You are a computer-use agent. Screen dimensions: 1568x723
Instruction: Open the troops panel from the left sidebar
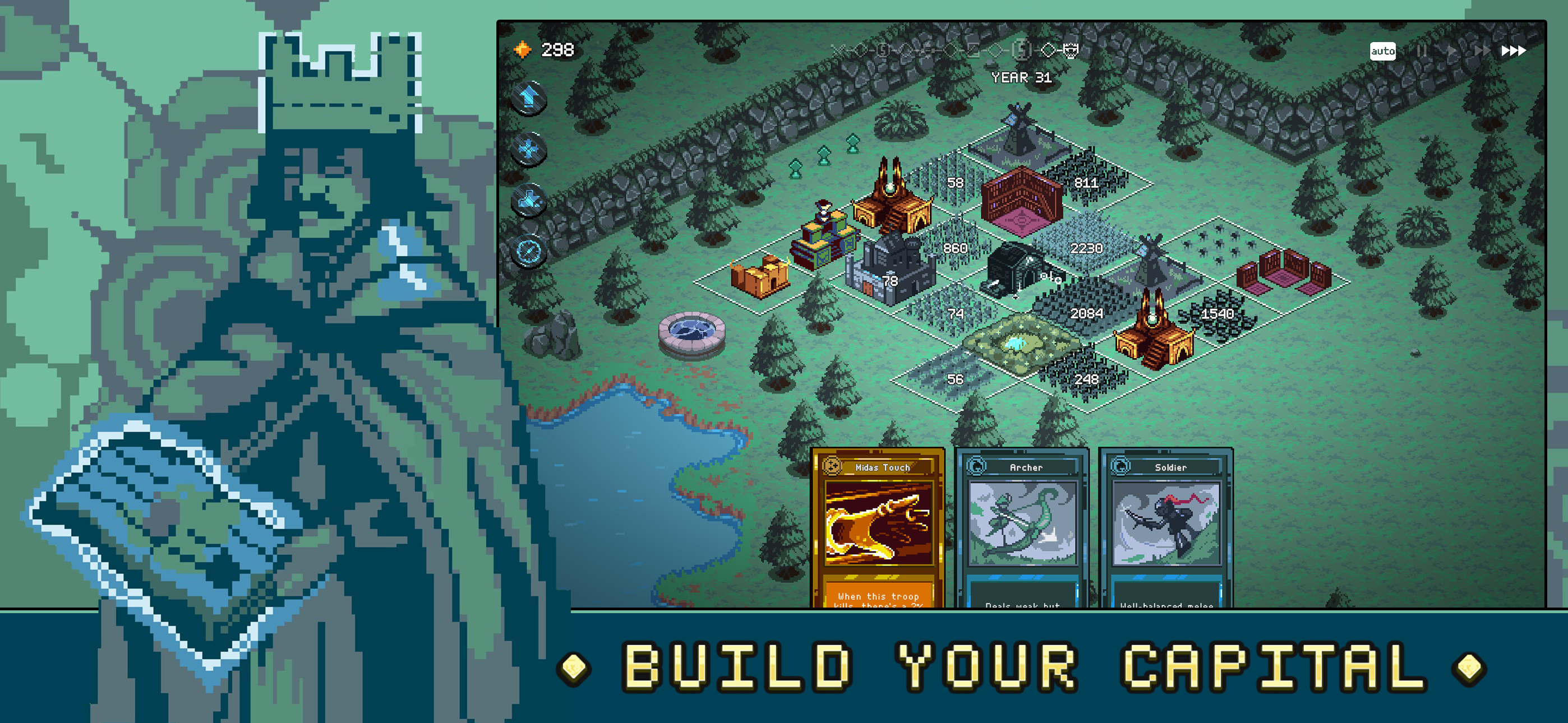(x=528, y=149)
